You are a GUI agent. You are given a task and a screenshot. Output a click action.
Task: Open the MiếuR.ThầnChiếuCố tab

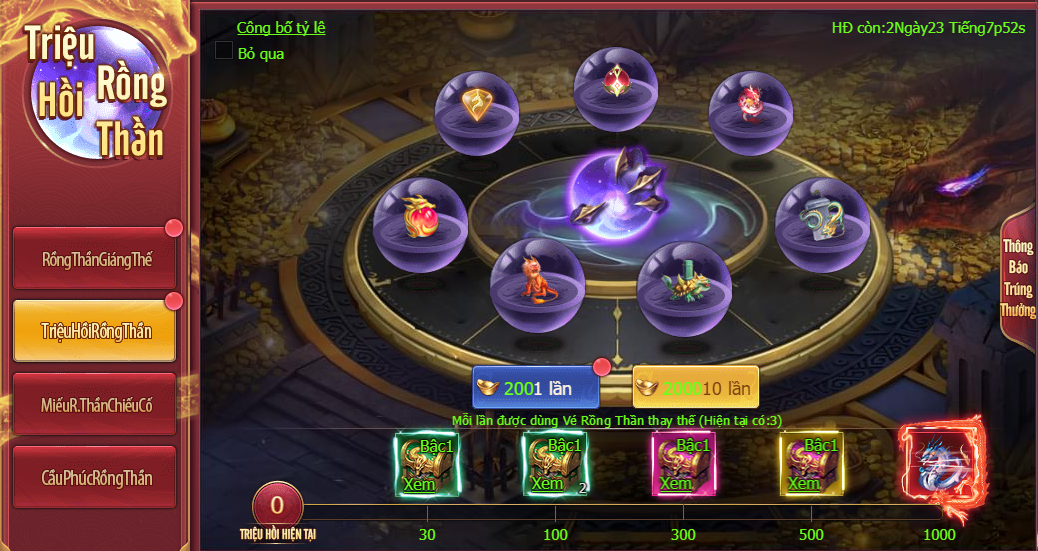95,405
